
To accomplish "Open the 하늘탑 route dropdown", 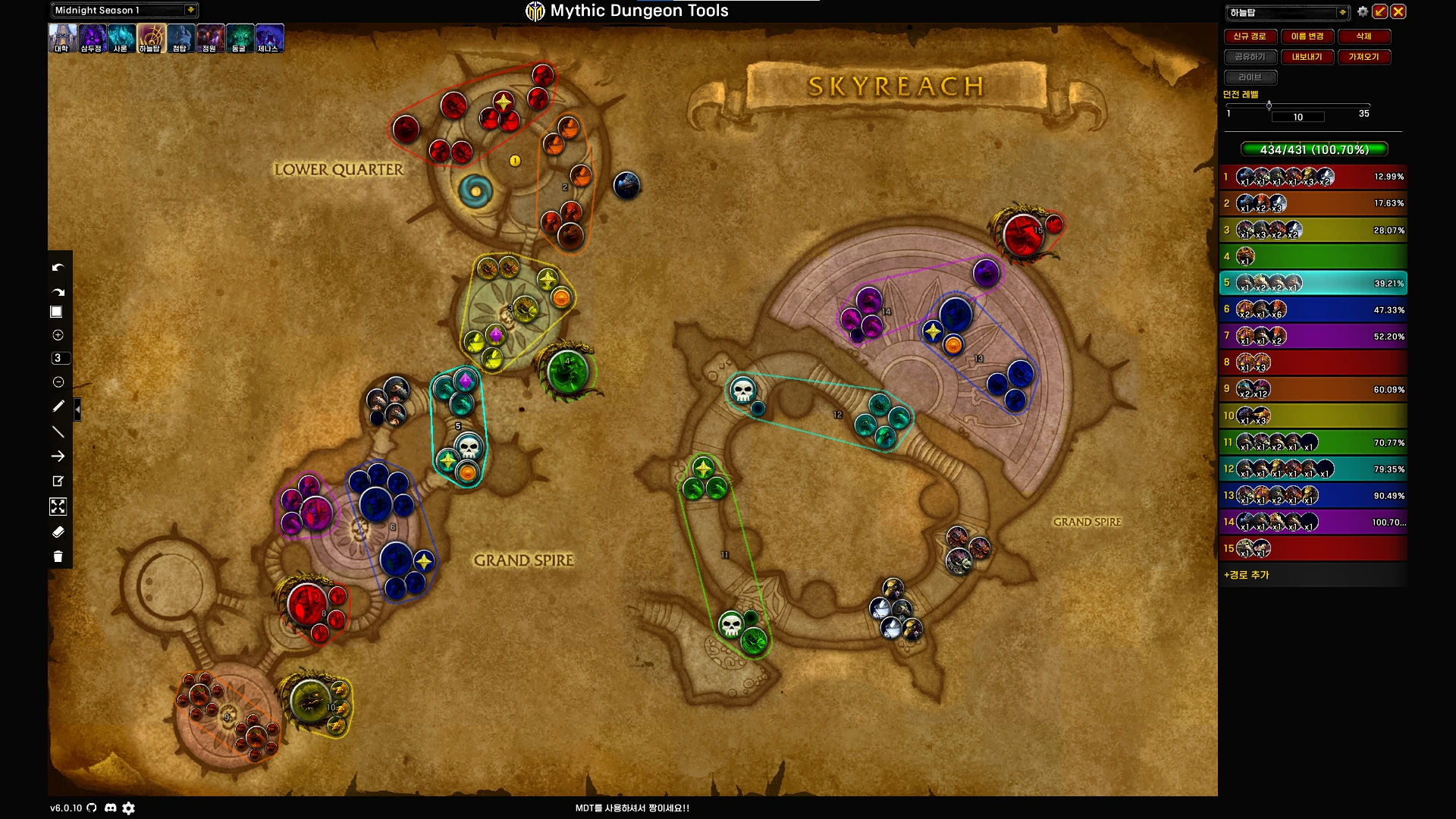I will tap(1341, 12).
